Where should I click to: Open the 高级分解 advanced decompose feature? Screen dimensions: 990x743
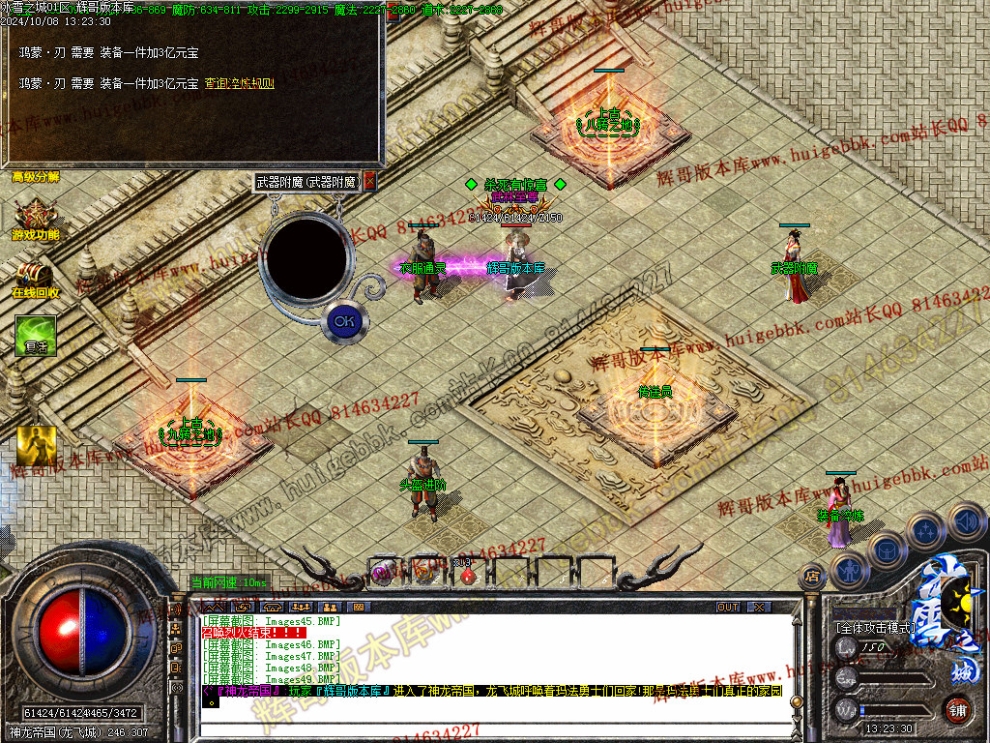[x=35, y=177]
